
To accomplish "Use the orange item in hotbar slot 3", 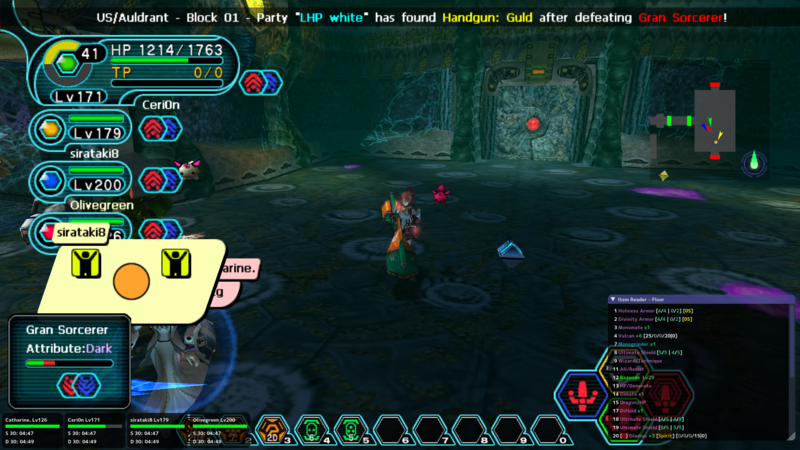I will (272, 431).
